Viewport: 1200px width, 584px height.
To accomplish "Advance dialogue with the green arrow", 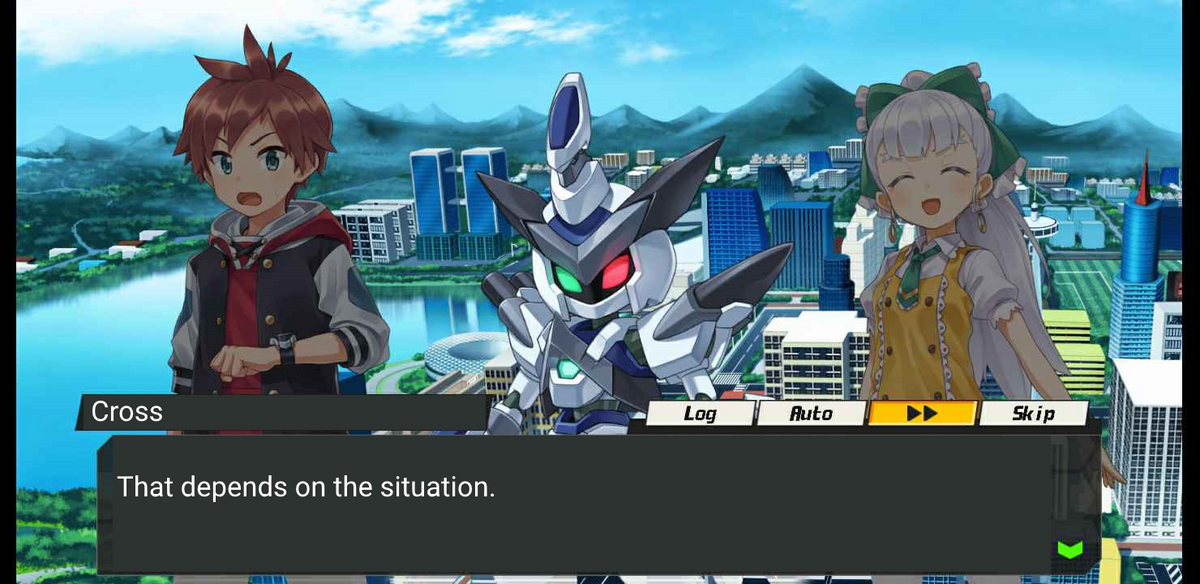I will click(1069, 549).
